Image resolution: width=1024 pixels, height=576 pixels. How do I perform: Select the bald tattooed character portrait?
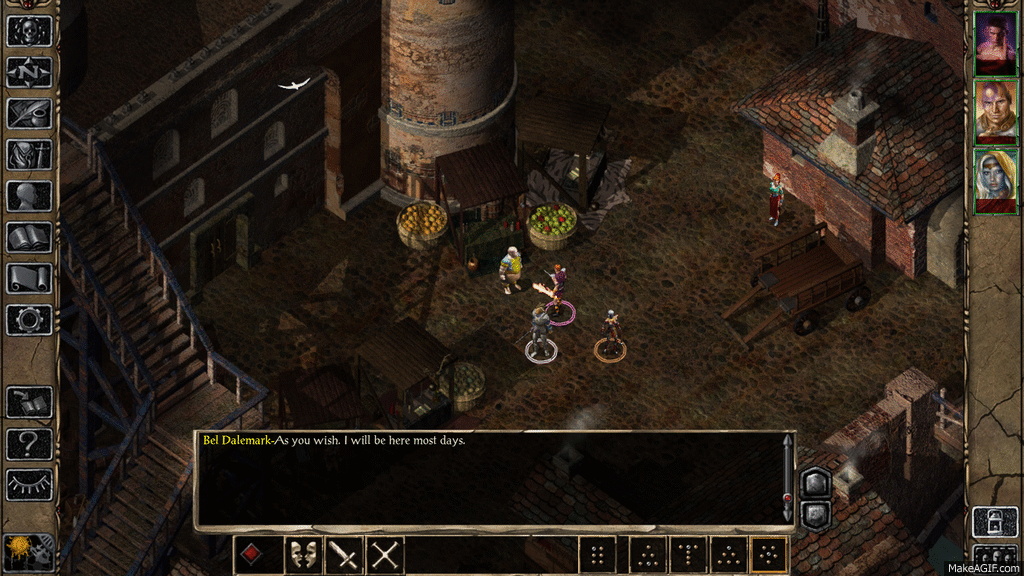tap(995, 110)
